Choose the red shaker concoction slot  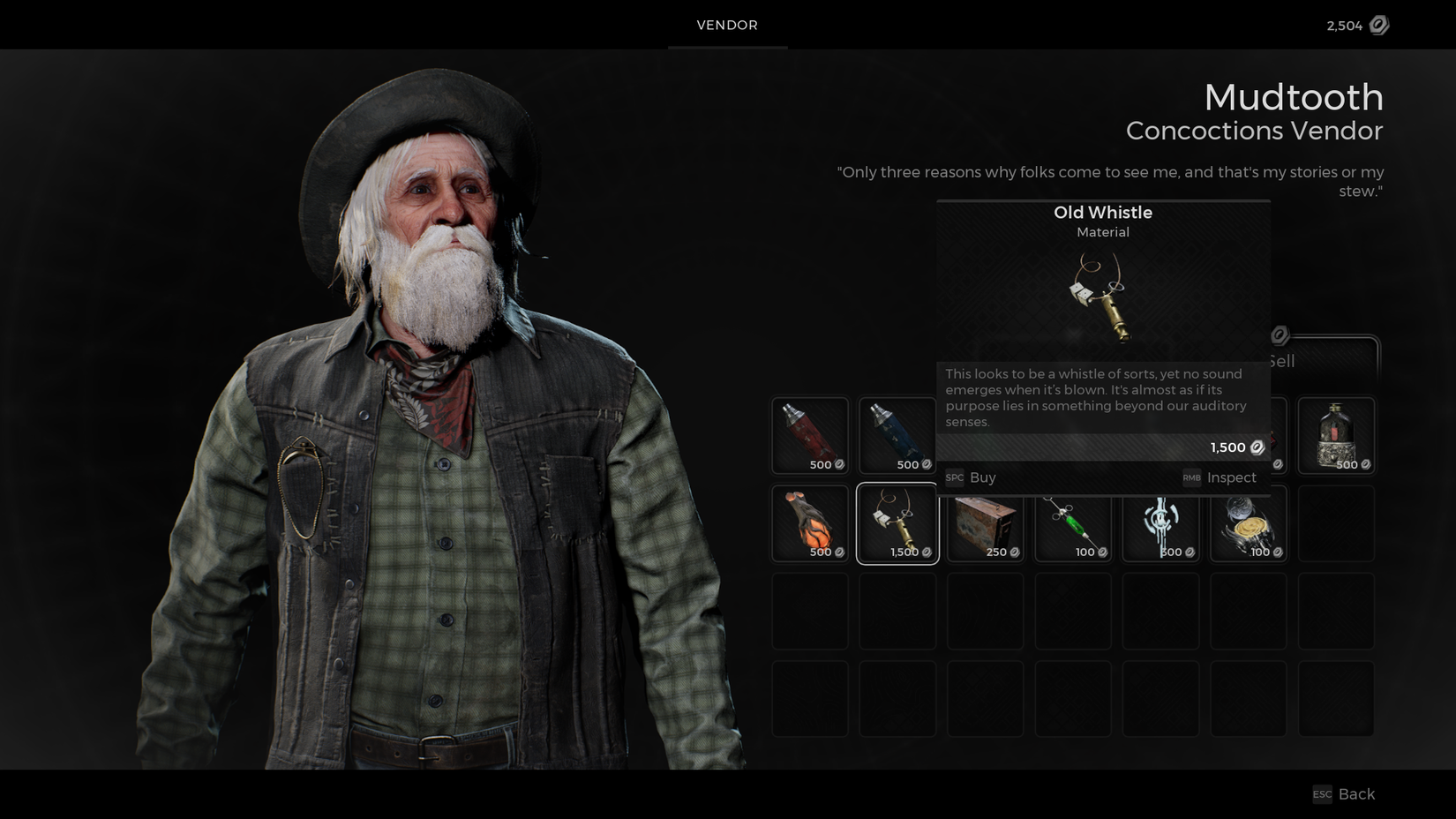(810, 435)
